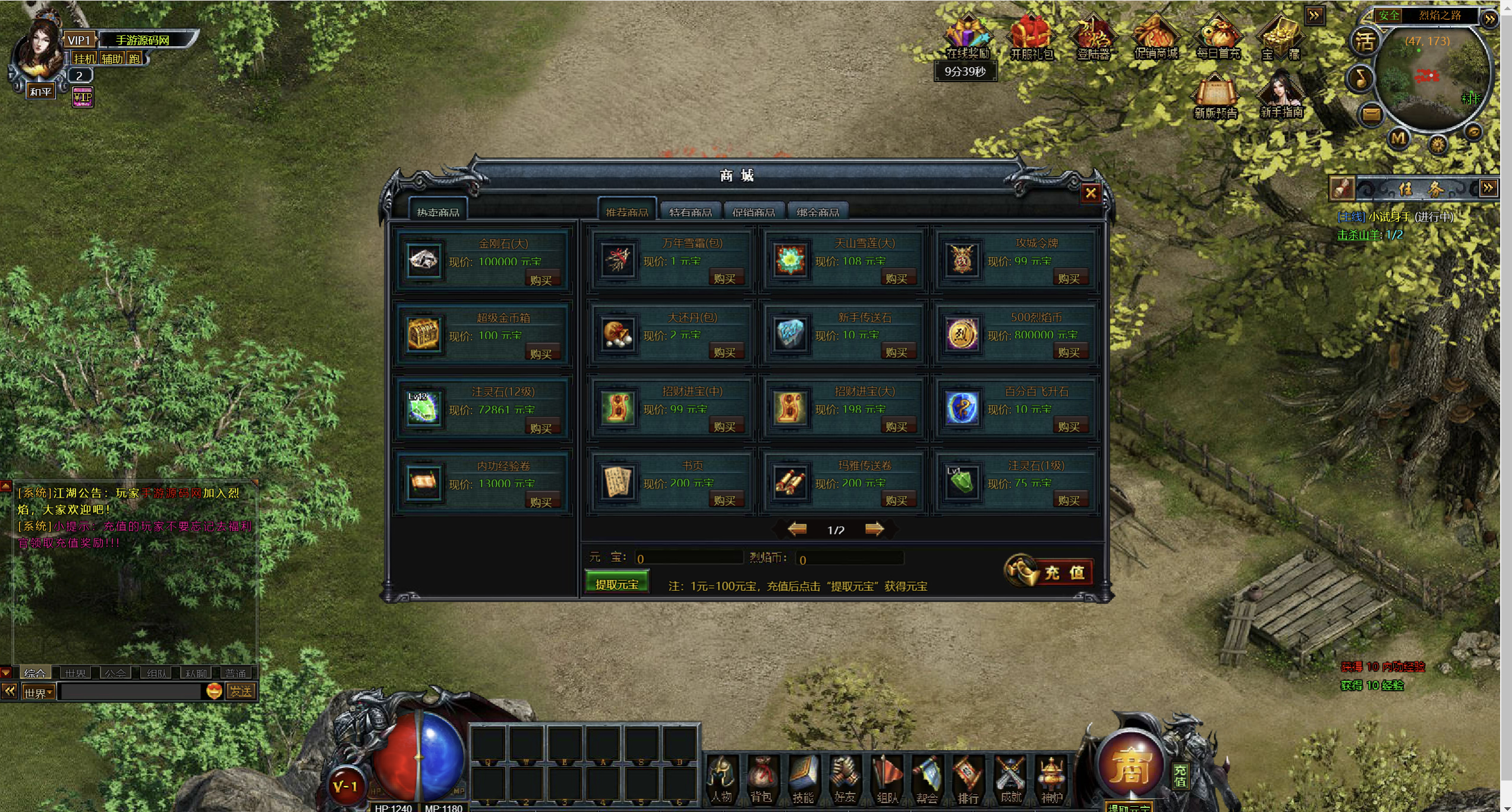Image resolution: width=1512 pixels, height=812 pixels.
Task: Click the chat 发送 send button
Action: [241, 691]
